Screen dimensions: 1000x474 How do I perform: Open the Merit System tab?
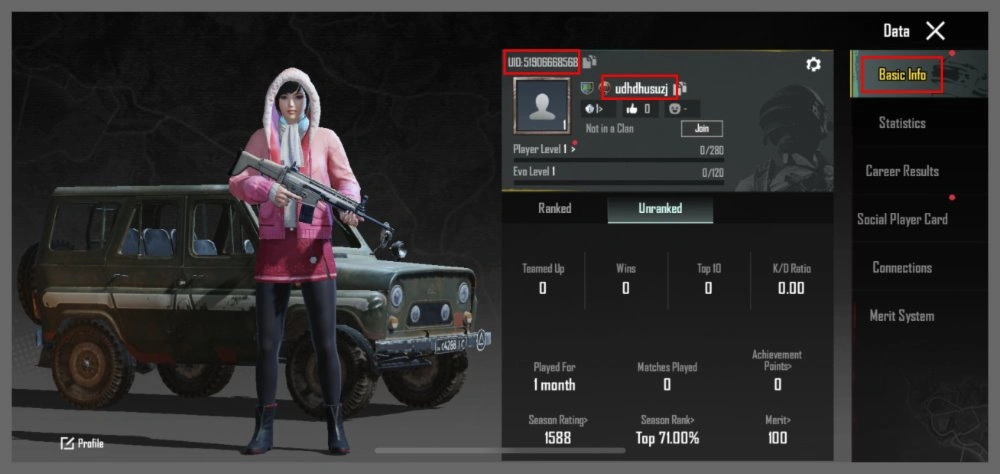tap(902, 316)
